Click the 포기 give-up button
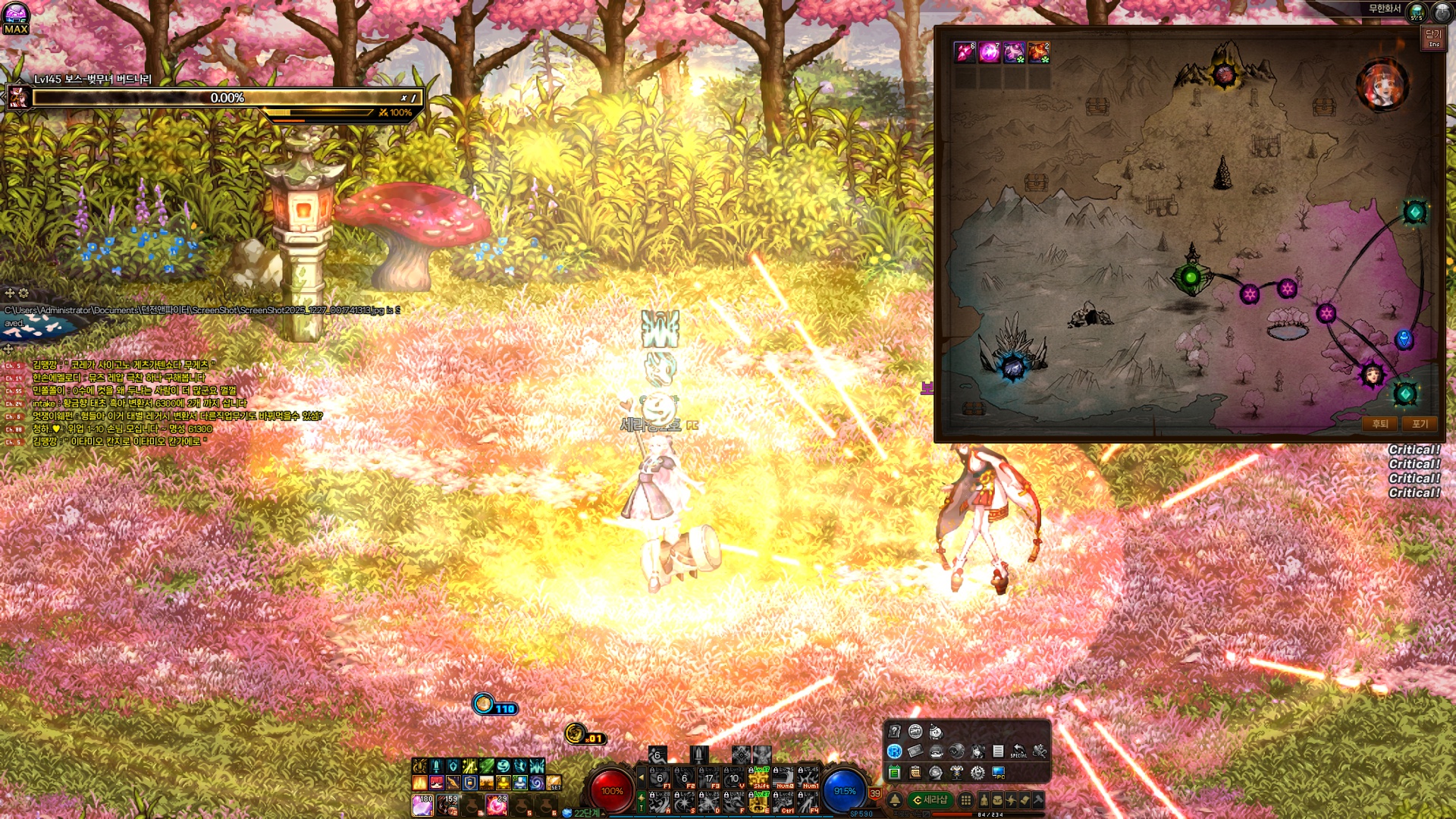This screenshot has width=1456, height=819. [x=1419, y=424]
